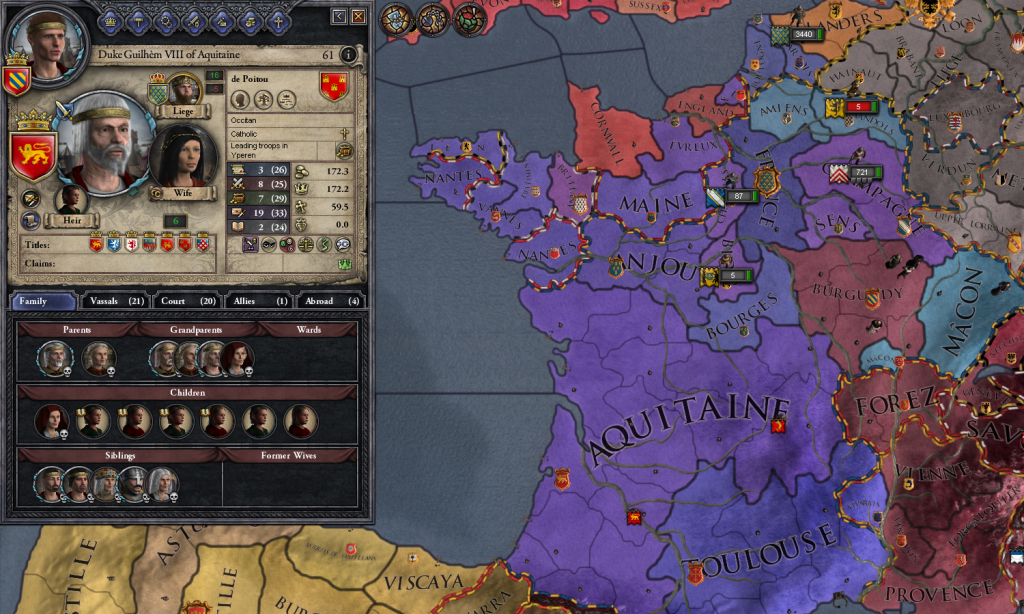Click the character info 'i' button
This screenshot has height=614, width=1024.
pyautogui.click(x=348, y=55)
